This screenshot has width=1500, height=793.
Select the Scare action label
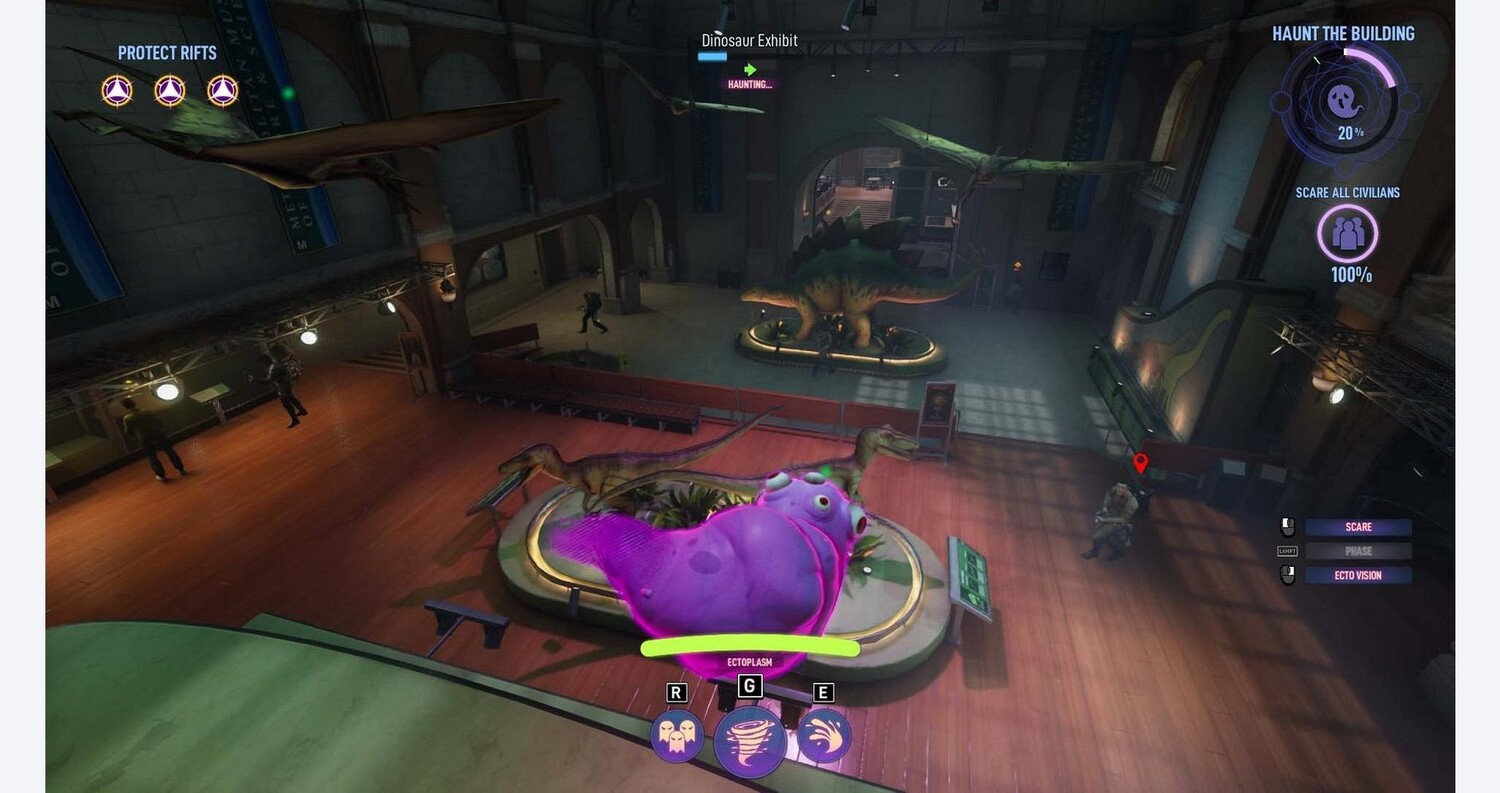click(x=1358, y=527)
